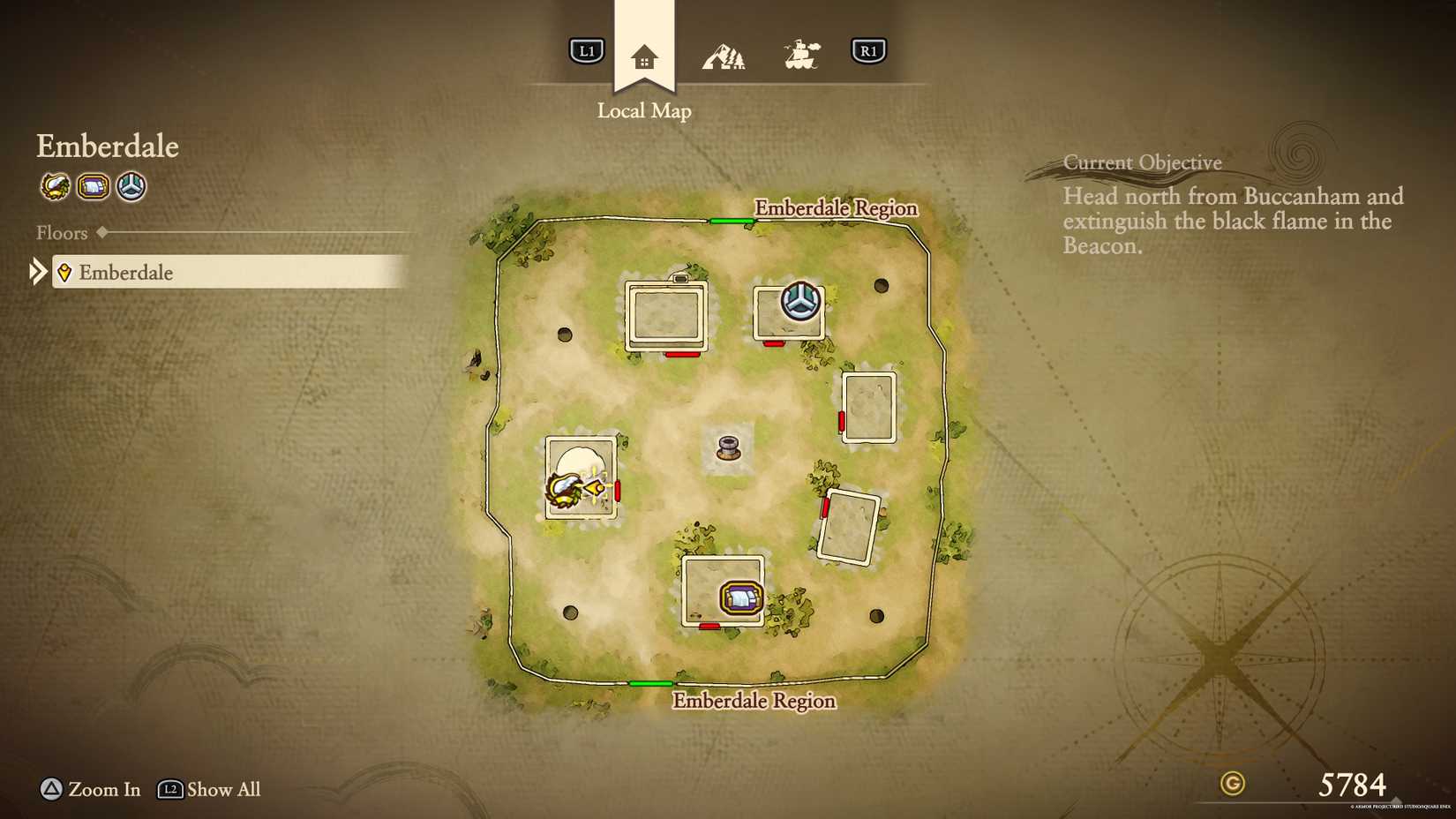Select the Local Map house tab
1456x819 pixels.
pos(644,58)
